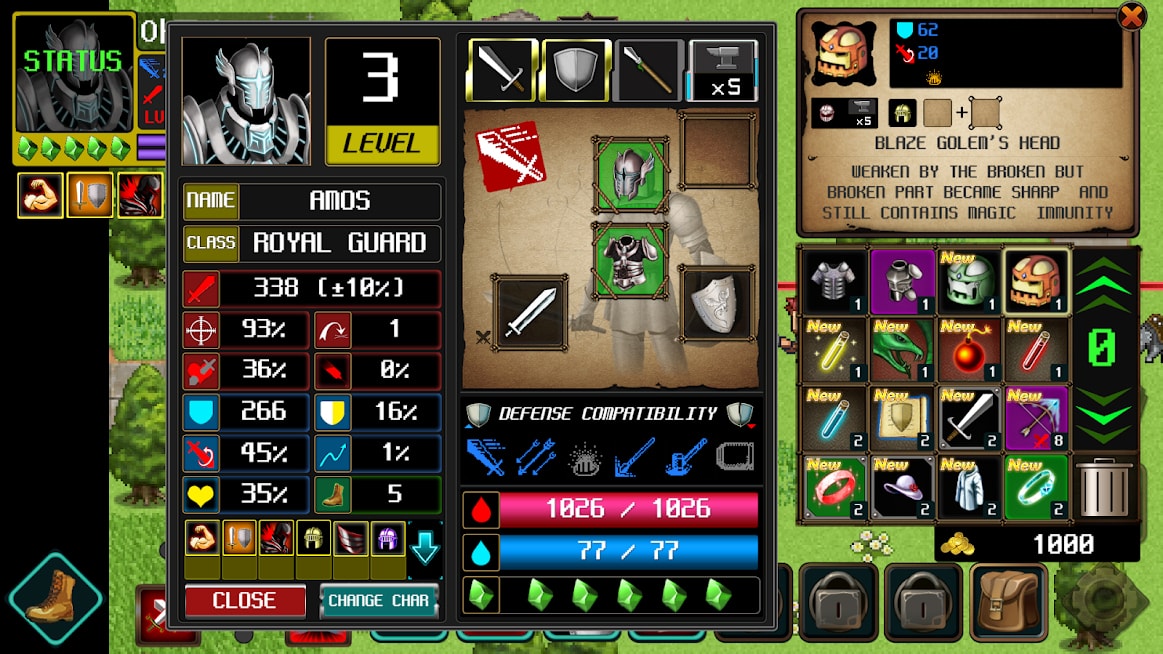Choose the red bomb inventory item

pyautogui.click(x=968, y=349)
